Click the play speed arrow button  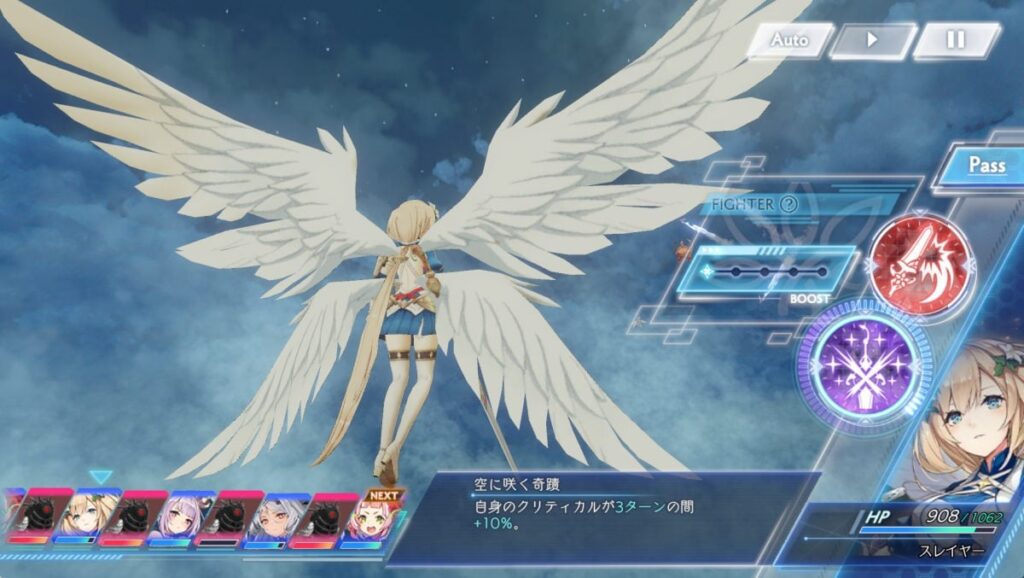click(872, 41)
